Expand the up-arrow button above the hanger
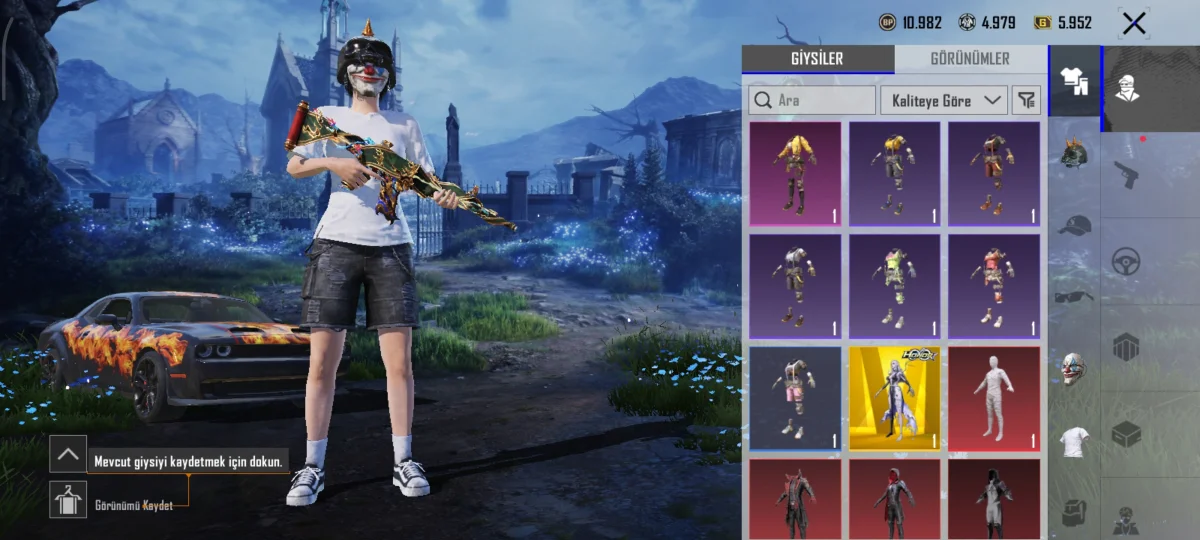The width and height of the screenshot is (1200, 540). (x=68, y=454)
